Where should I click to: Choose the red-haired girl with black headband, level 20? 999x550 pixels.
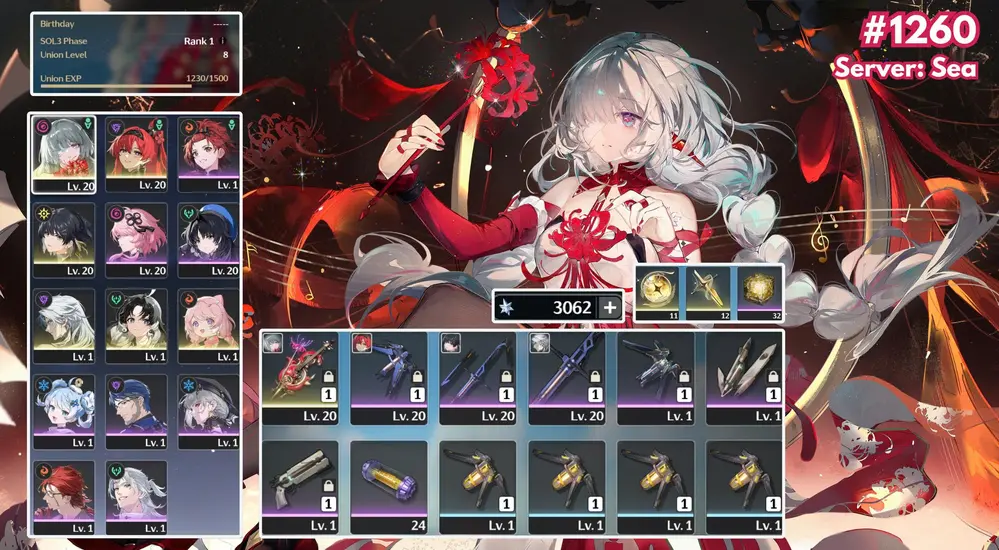pyautogui.click(x=136, y=153)
